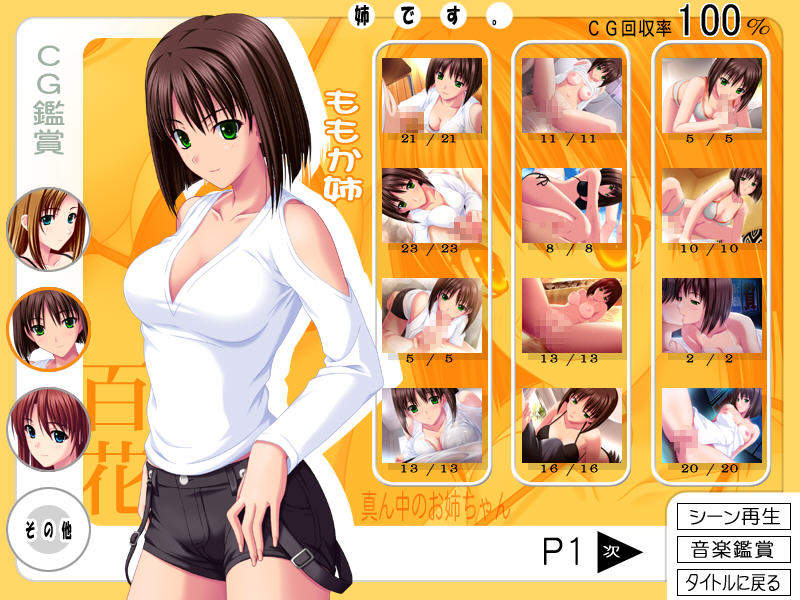Go to 音楽鑑賞 music gallery
800x600 pixels.
coord(734,549)
